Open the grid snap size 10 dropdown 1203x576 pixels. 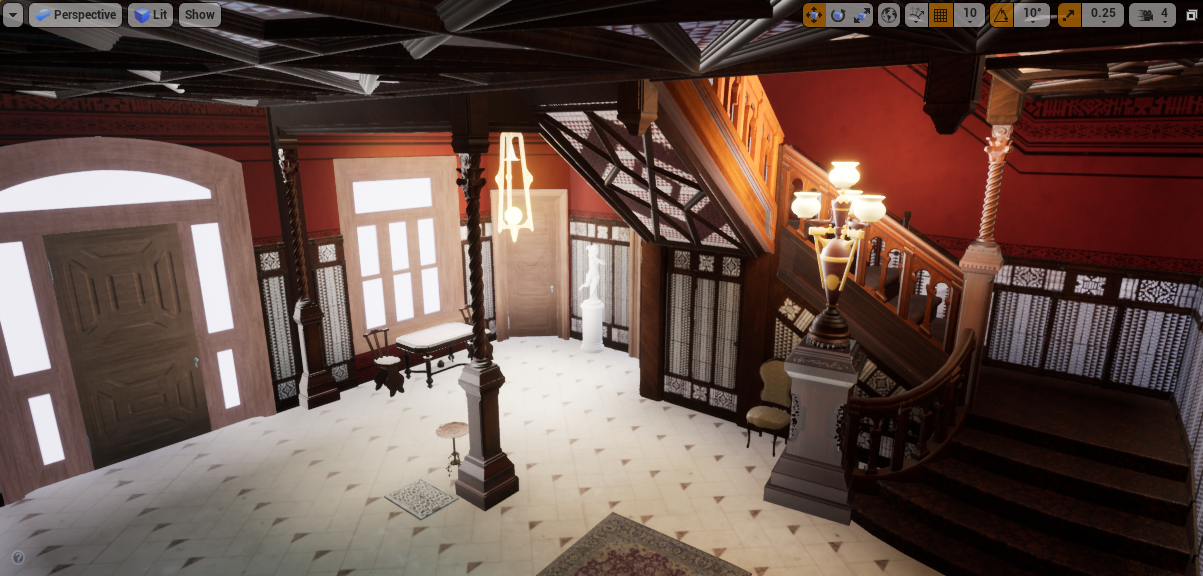pyautogui.click(x=969, y=15)
